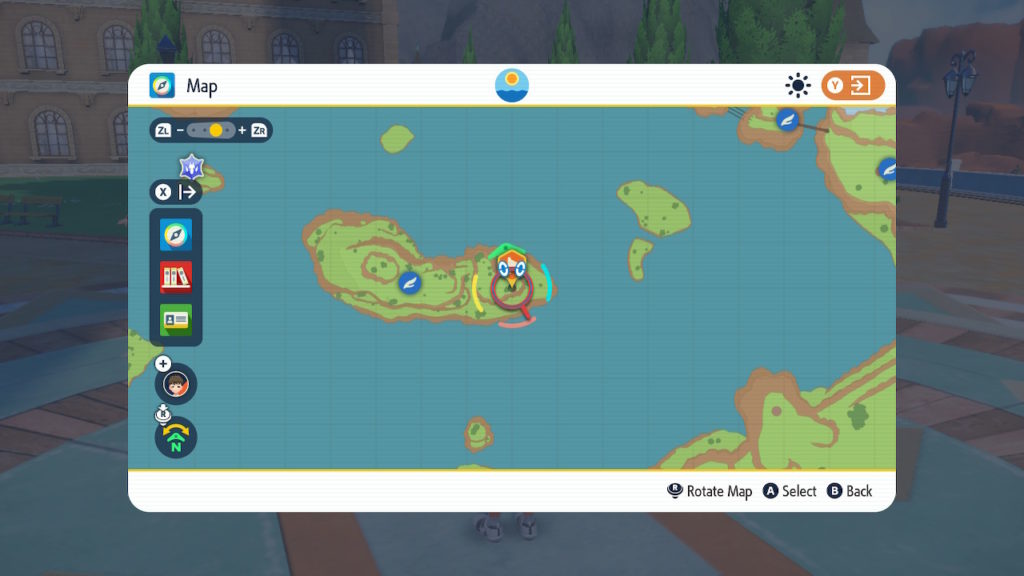Viewport: 1024px width, 576px height.
Task: Click the player location marker on the map
Action: tap(512, 270)
